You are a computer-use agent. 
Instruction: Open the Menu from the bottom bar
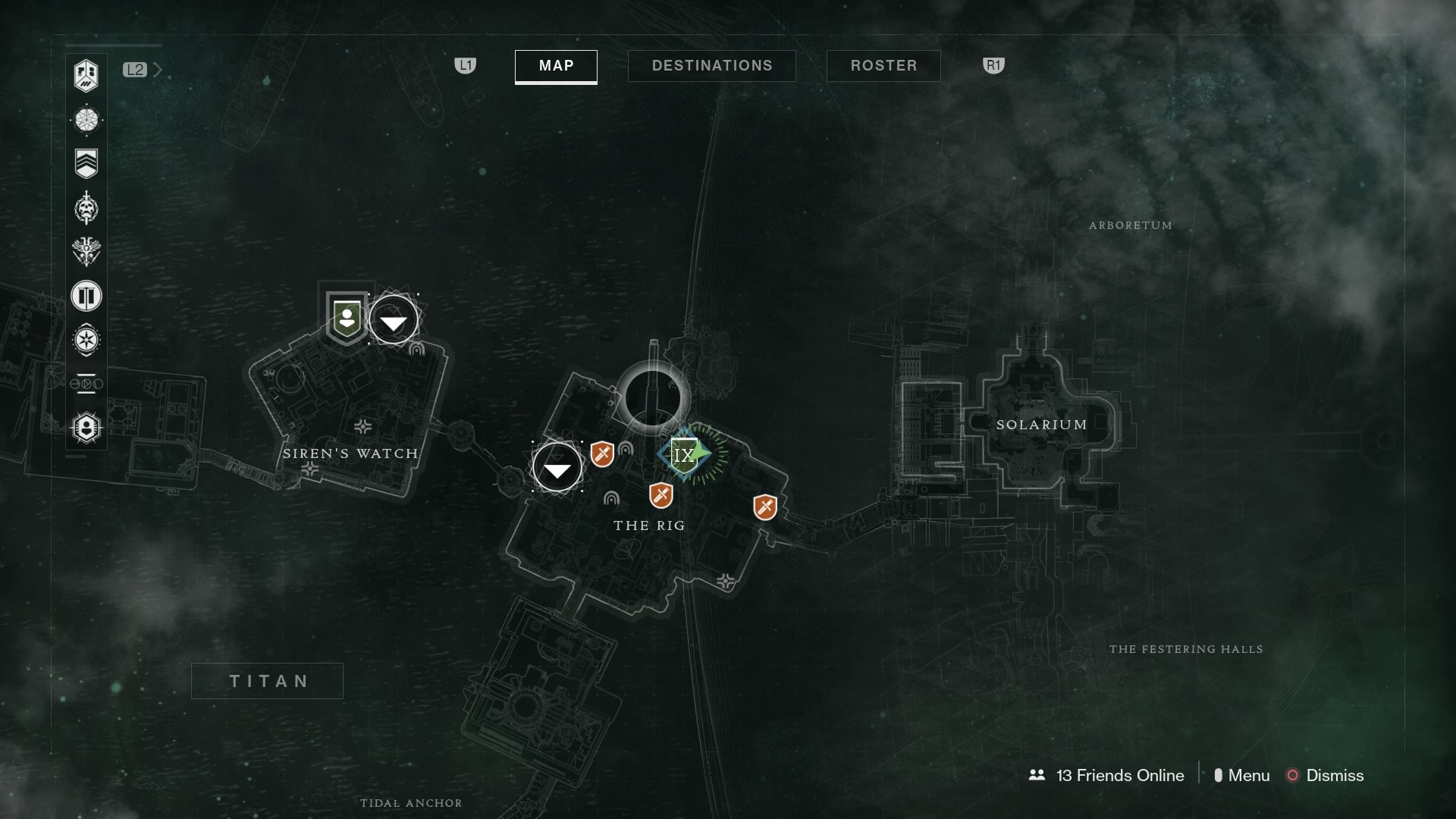tap(1250, 776)
